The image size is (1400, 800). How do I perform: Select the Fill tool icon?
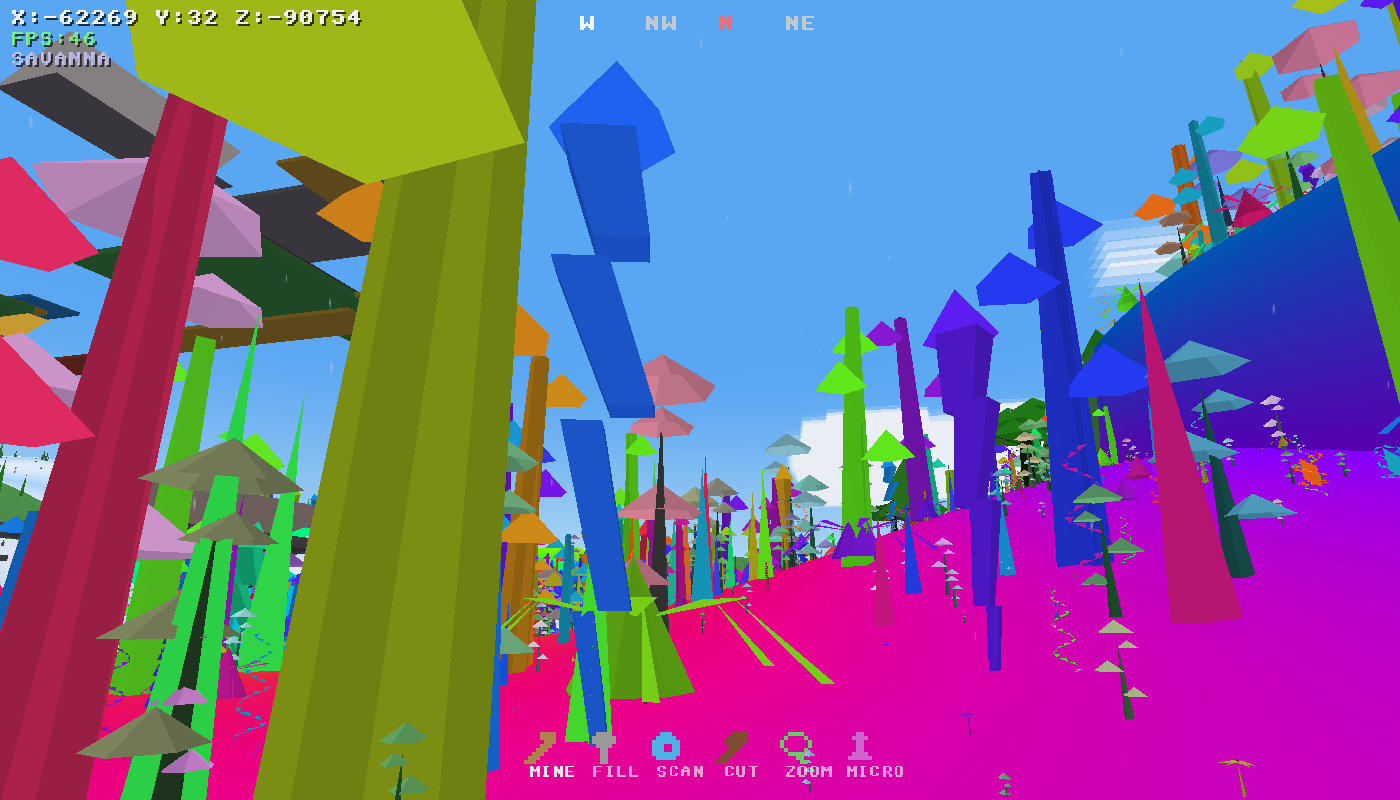coord(604,743)
